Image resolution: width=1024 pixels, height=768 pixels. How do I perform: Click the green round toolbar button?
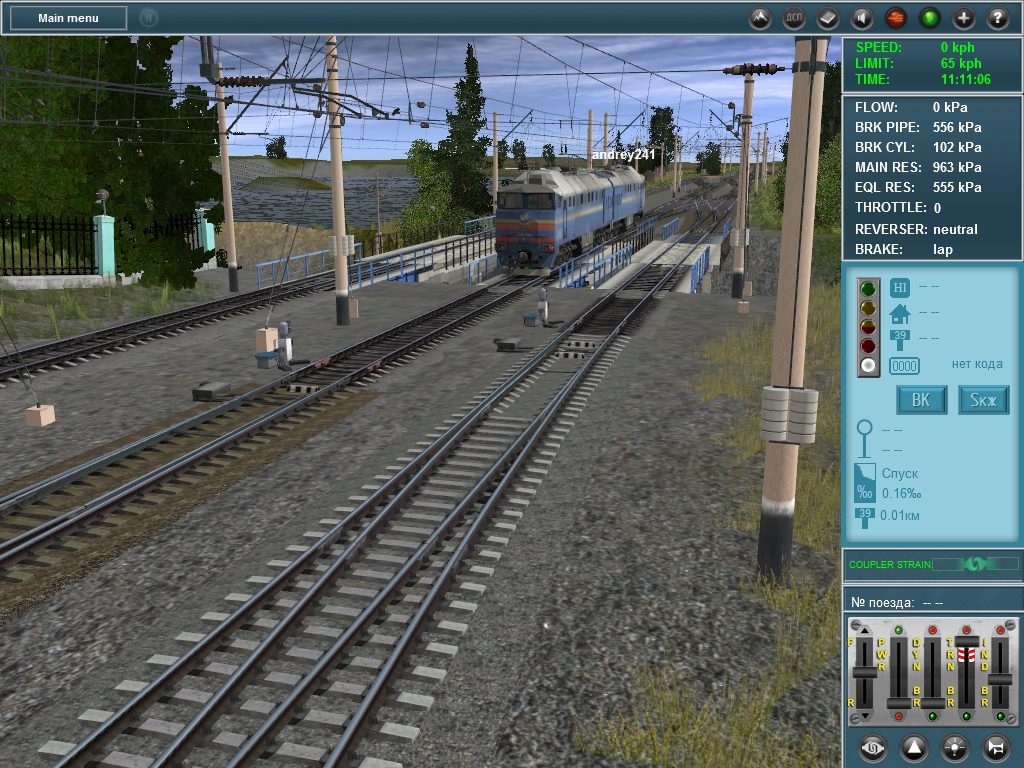tap(930, 18)
